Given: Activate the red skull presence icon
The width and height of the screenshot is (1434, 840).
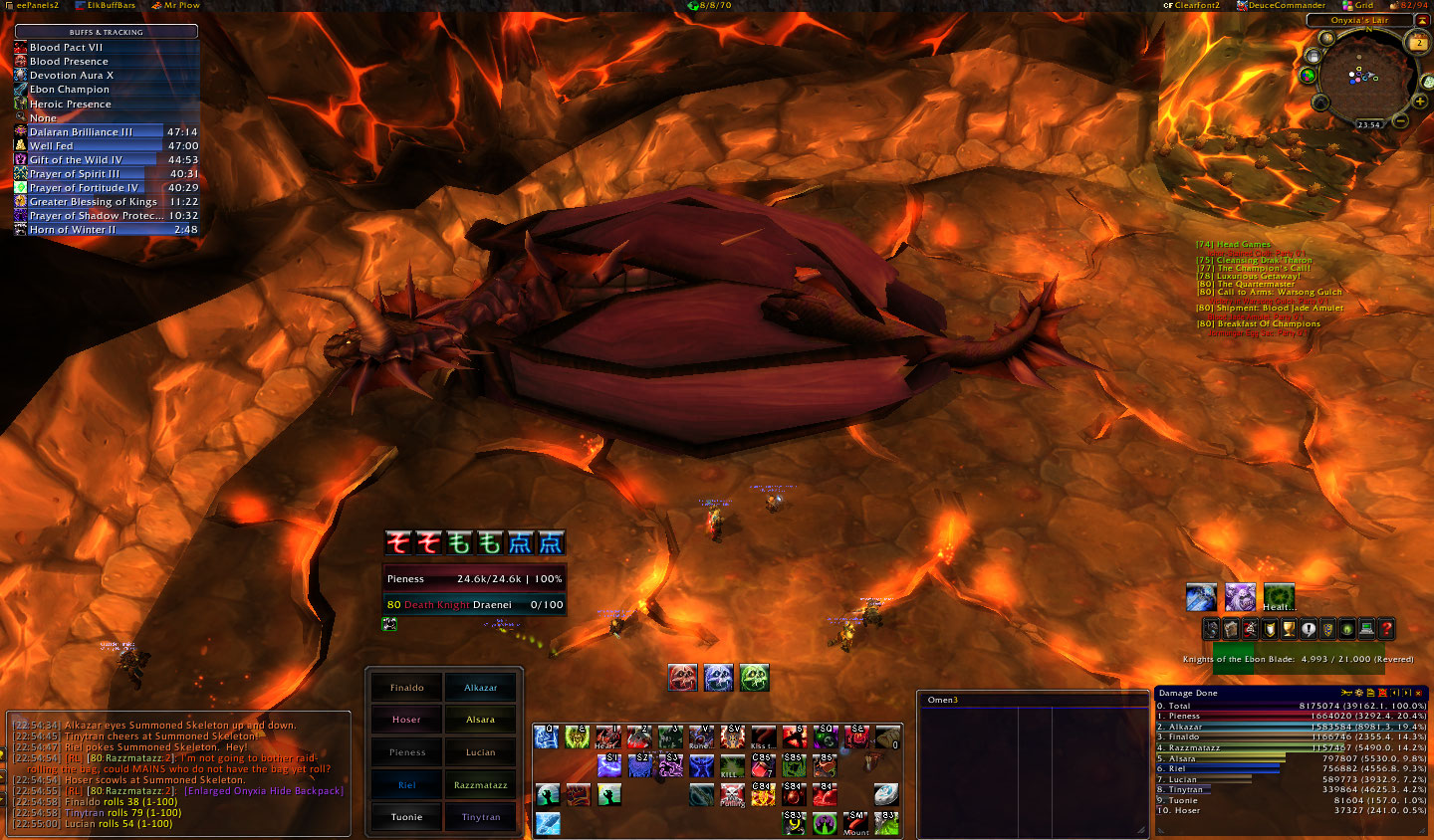Looking at the screenshot, I should coord(682,678).
